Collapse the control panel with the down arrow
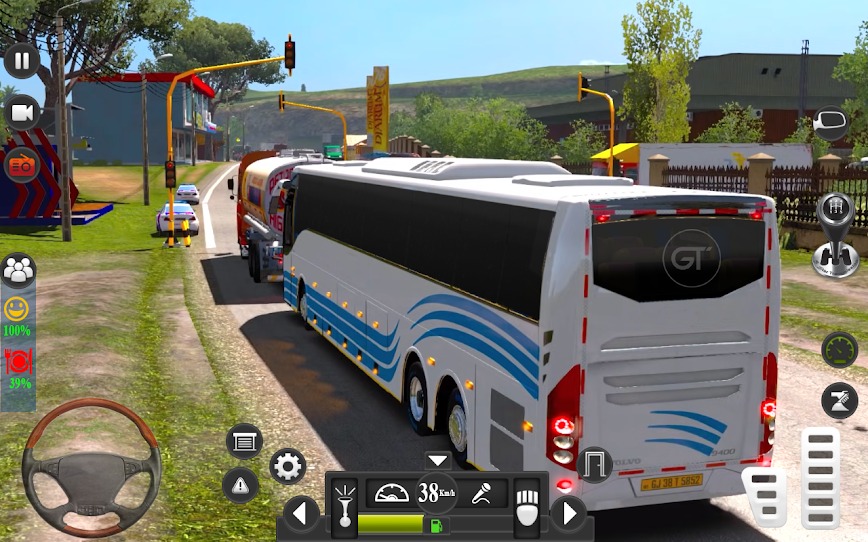 pos(438,461)
